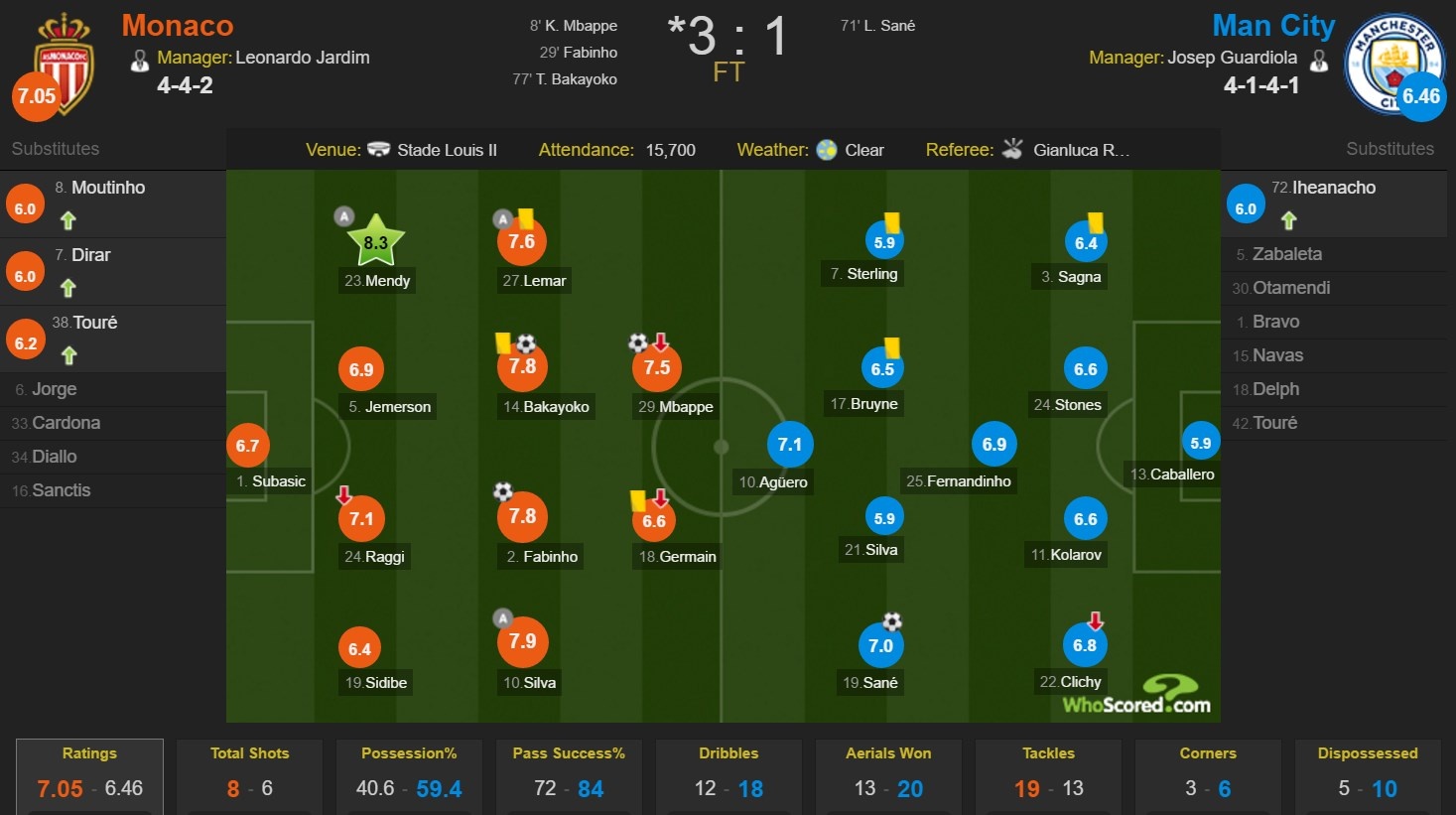1456x815 pixels.
Task: Expand Man City Substitutes panel header
Action: click(x=1390, y=149)
